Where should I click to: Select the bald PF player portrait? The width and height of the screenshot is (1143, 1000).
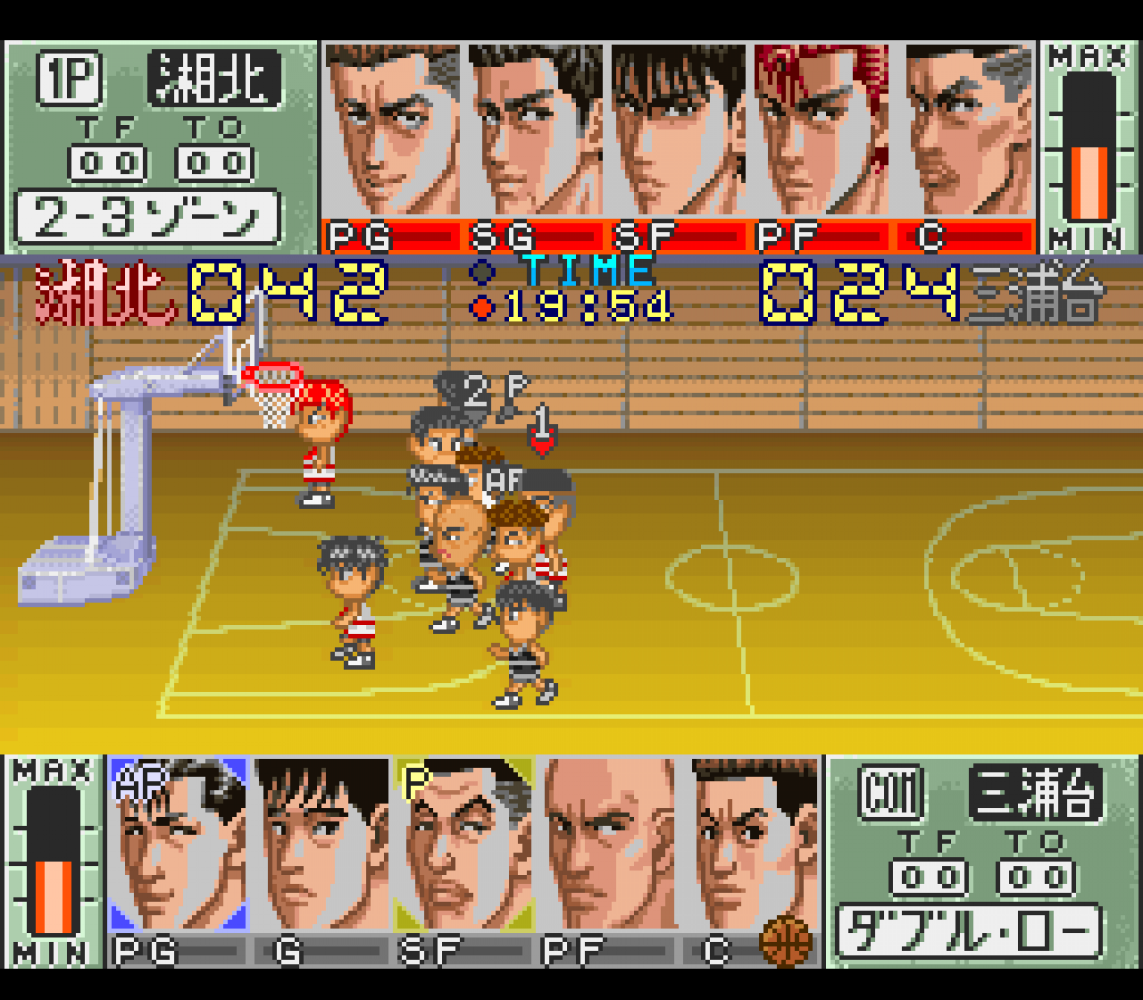[x=607, y=845]
